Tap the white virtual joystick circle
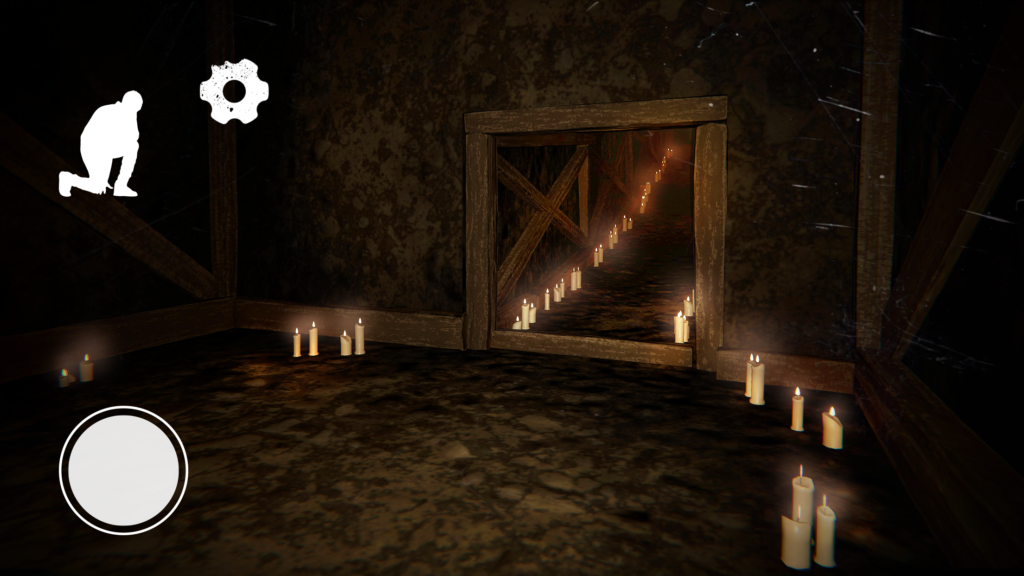The image size is (1024, 576). 124,469
